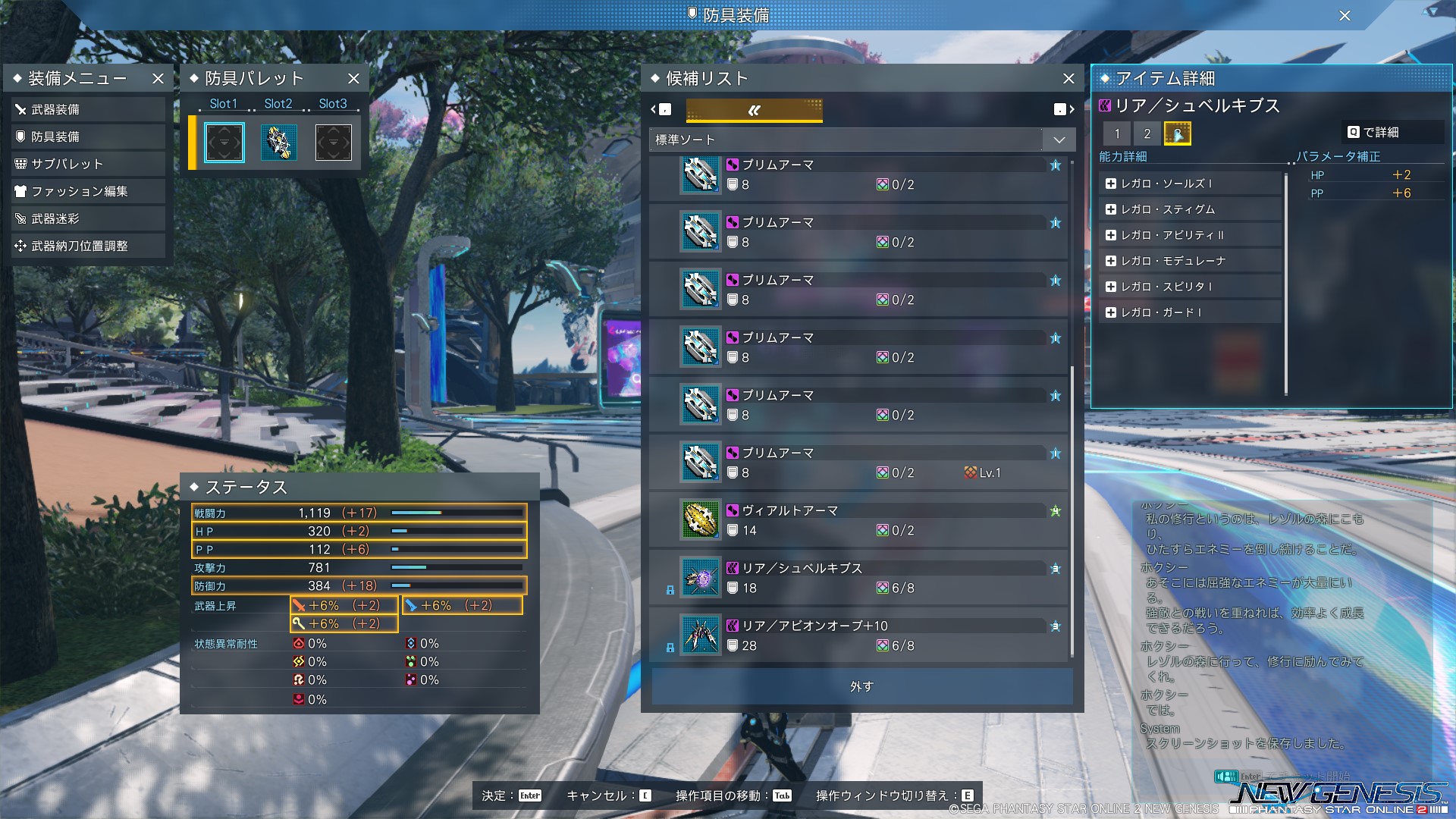Click the 外す unequip button
1456x819 pixels.
[861, 686]
